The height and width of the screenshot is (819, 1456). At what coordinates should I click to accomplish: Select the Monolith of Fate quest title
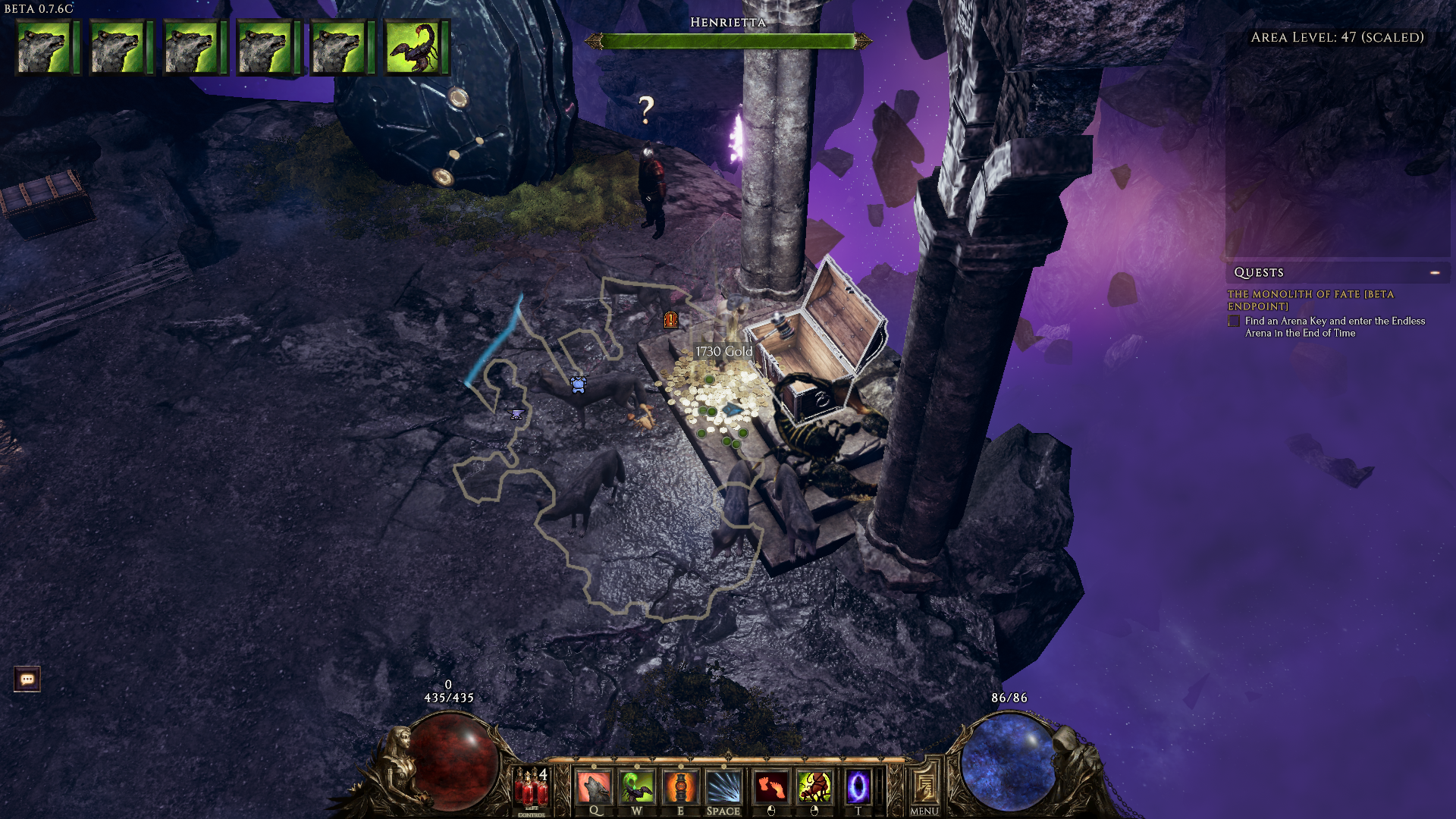pos(1310,300)
